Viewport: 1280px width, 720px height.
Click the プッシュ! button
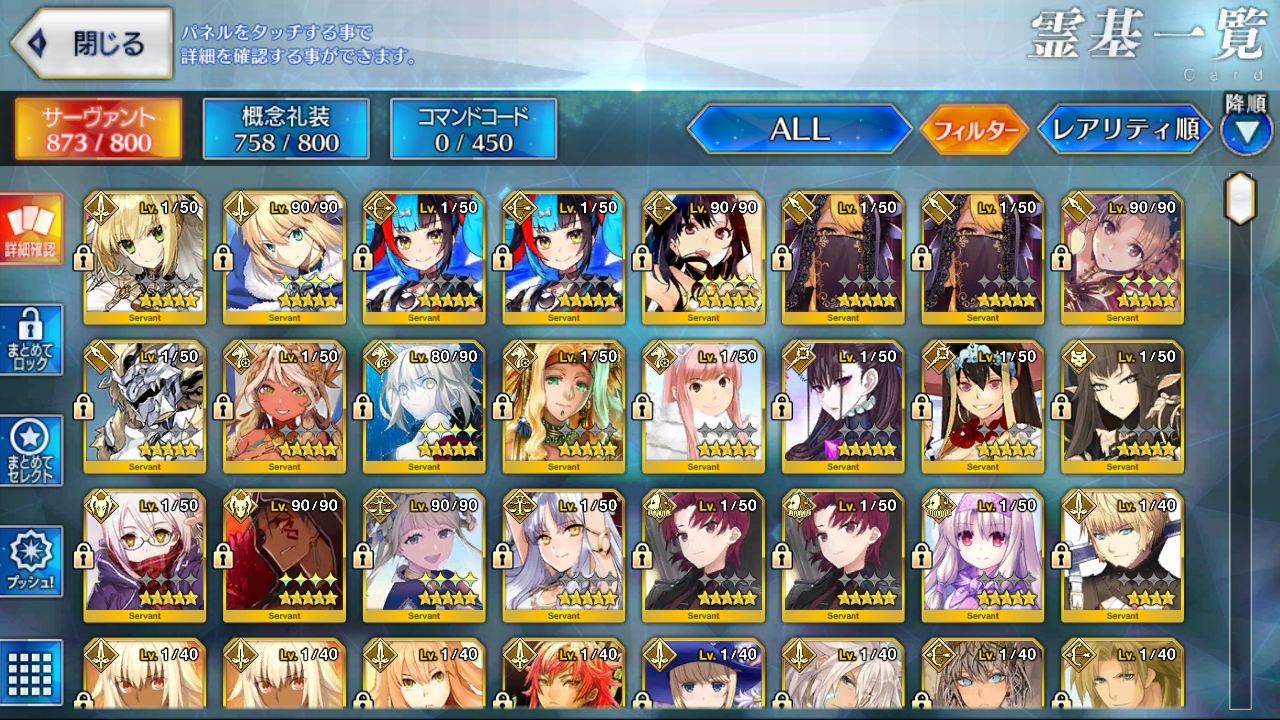point(31,562)
